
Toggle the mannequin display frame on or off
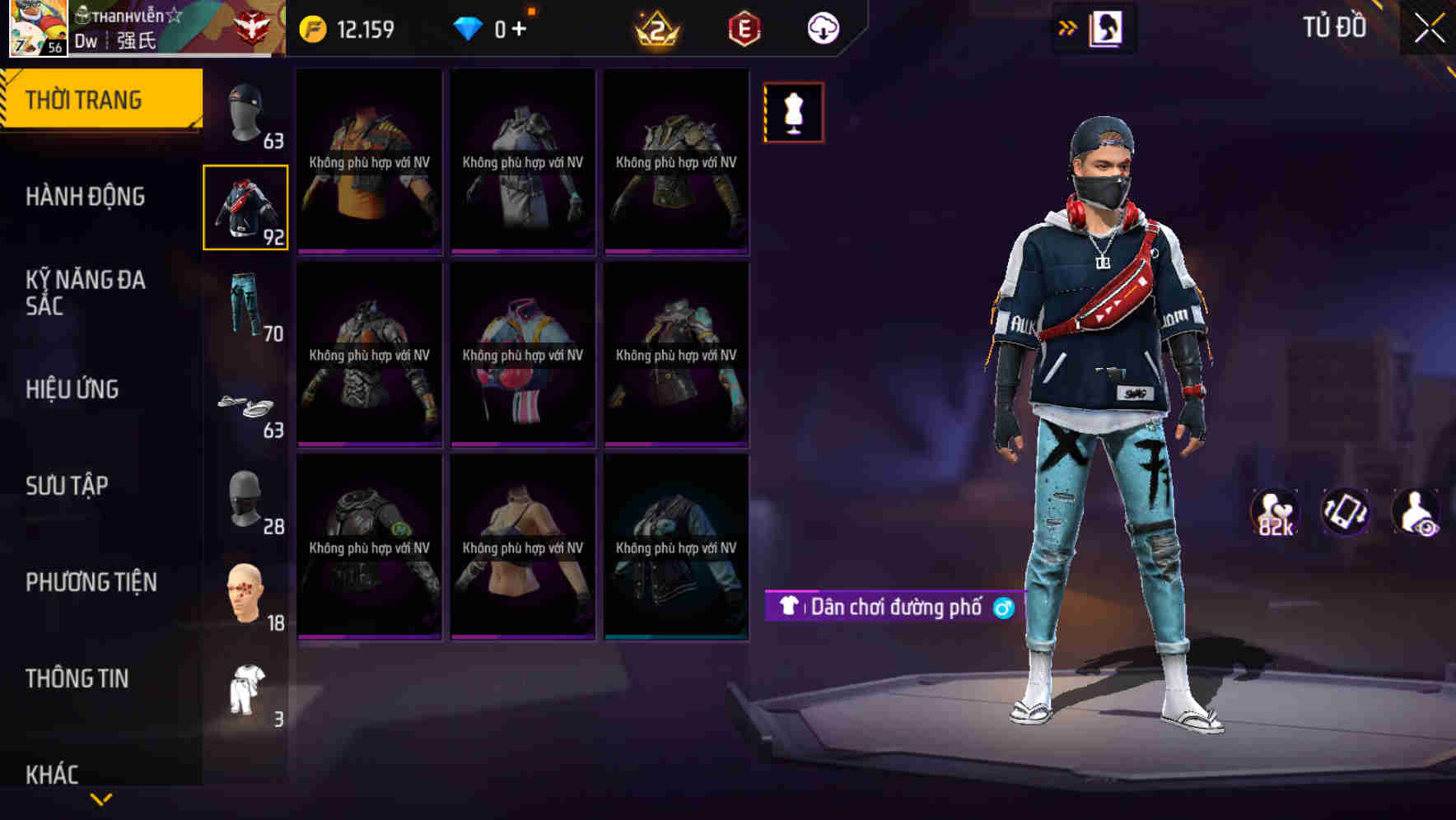pos(793,113)
